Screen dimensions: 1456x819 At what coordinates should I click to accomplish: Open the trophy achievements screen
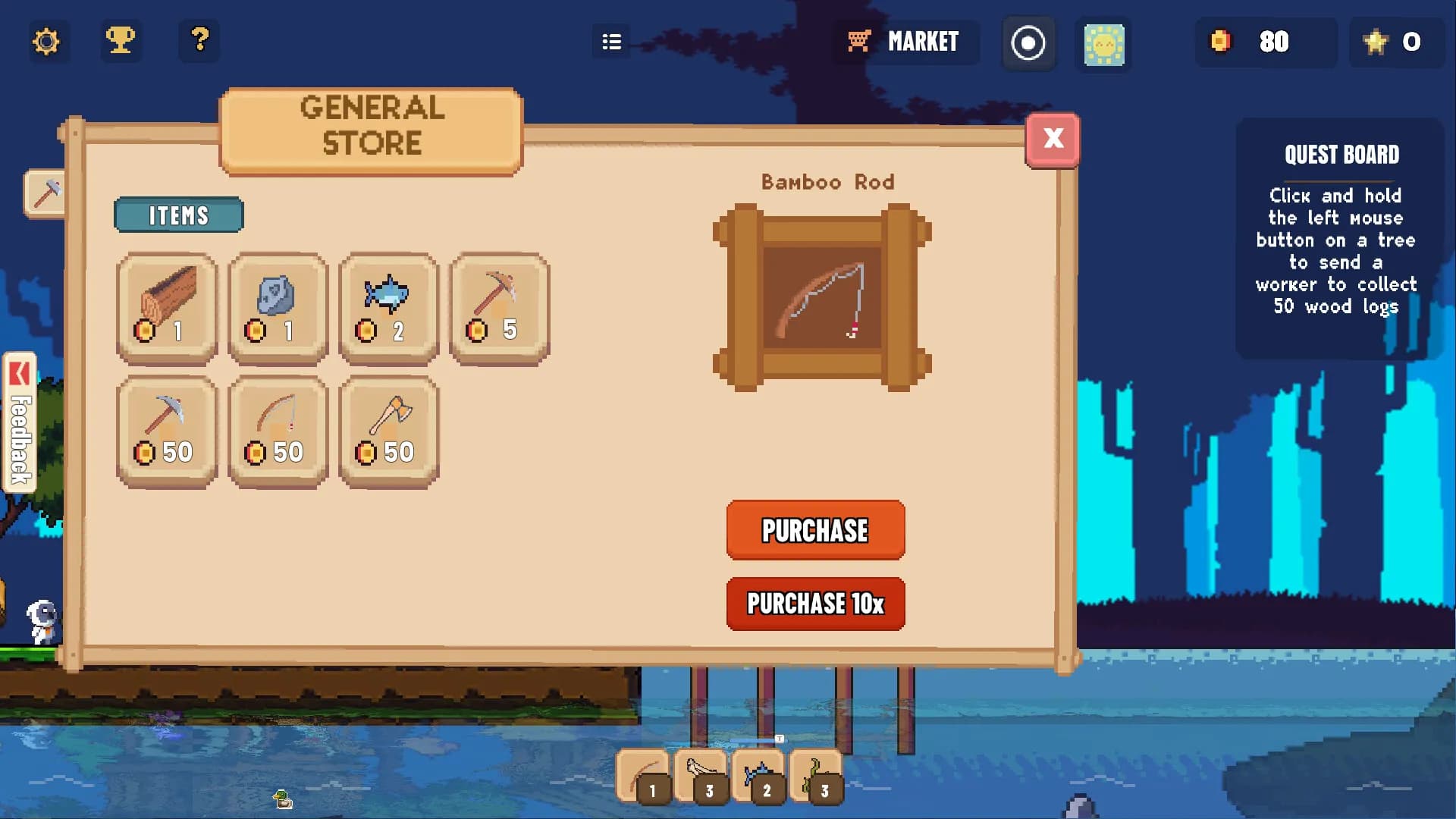coord(121,41)
